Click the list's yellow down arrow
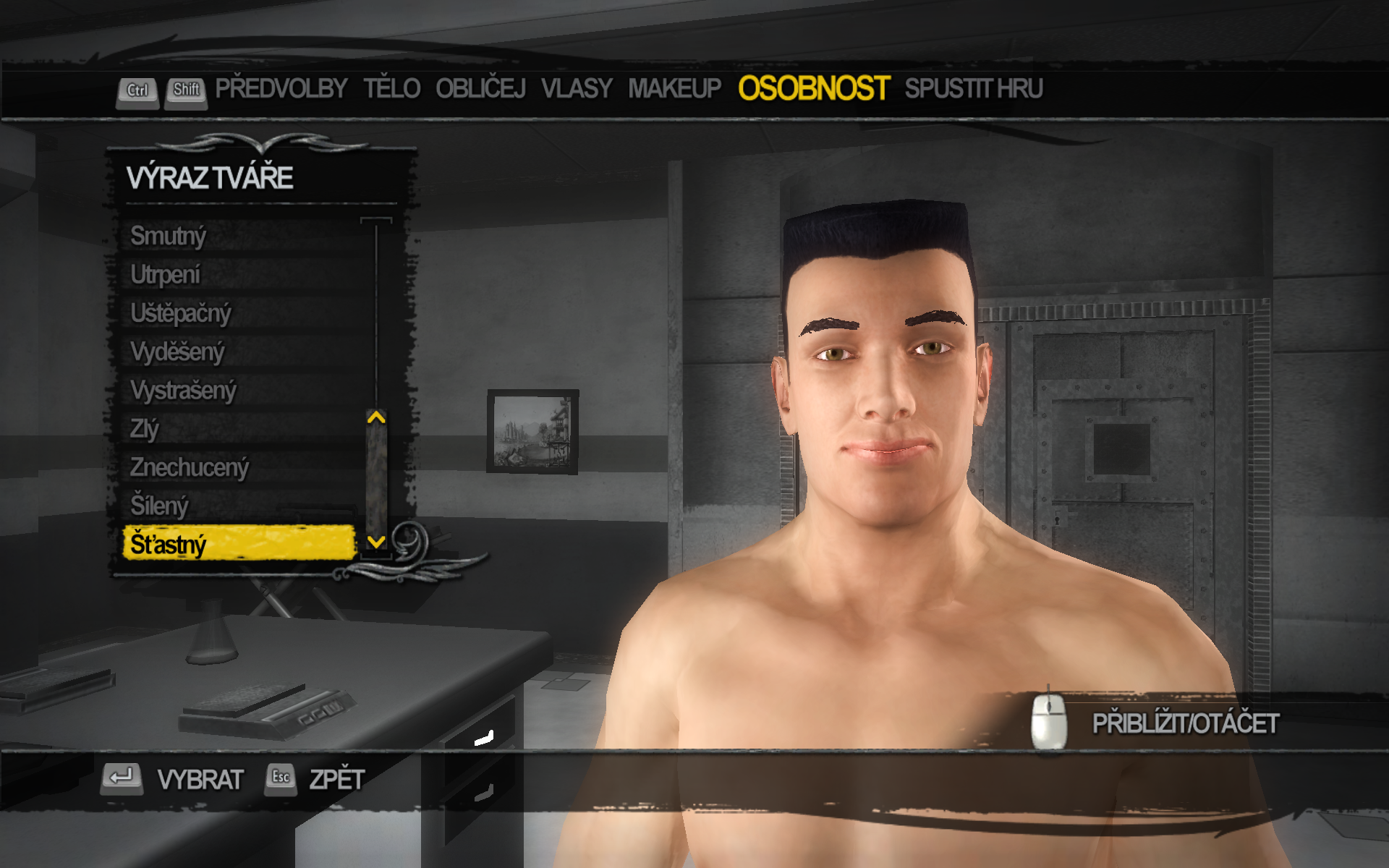Viewport: 1389px width, 868px height. click(376, 541)
